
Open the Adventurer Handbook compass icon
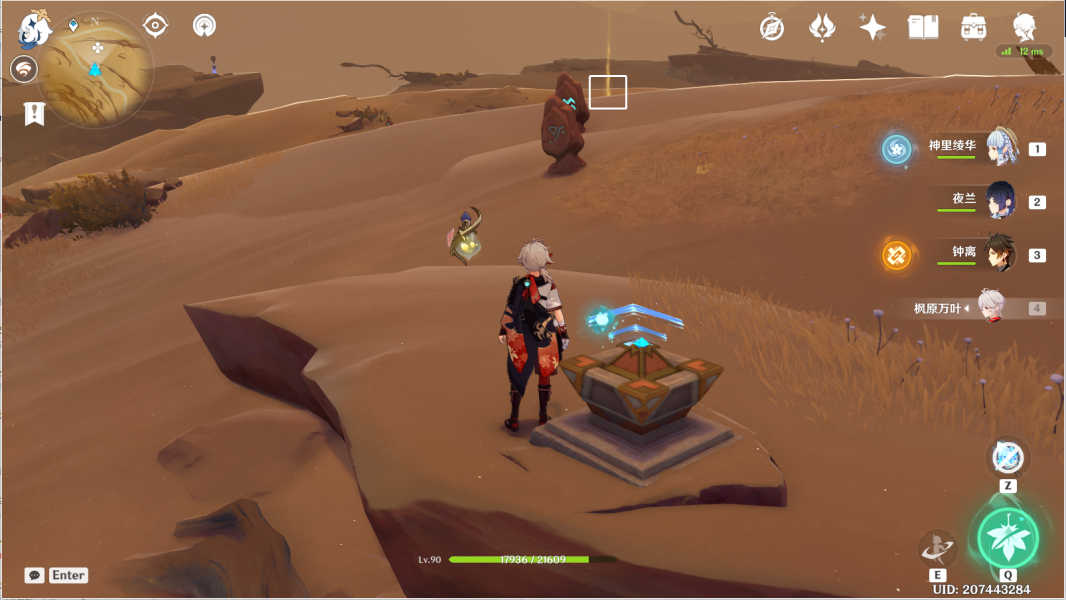[771, 28]
